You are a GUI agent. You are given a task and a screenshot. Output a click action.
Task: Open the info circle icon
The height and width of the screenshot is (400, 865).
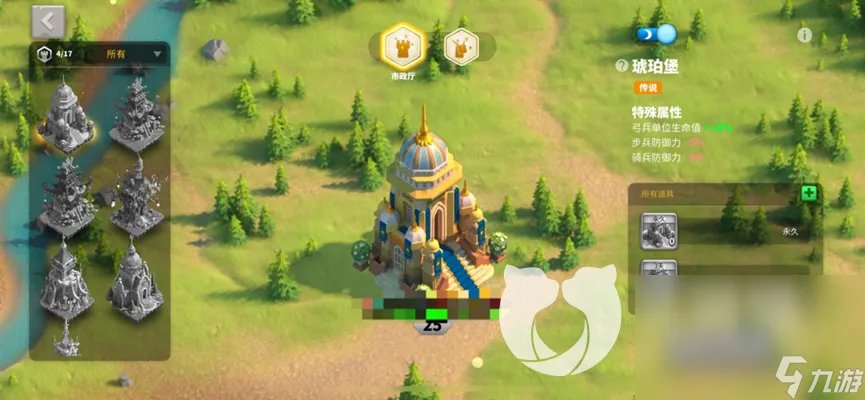(804, 35)
